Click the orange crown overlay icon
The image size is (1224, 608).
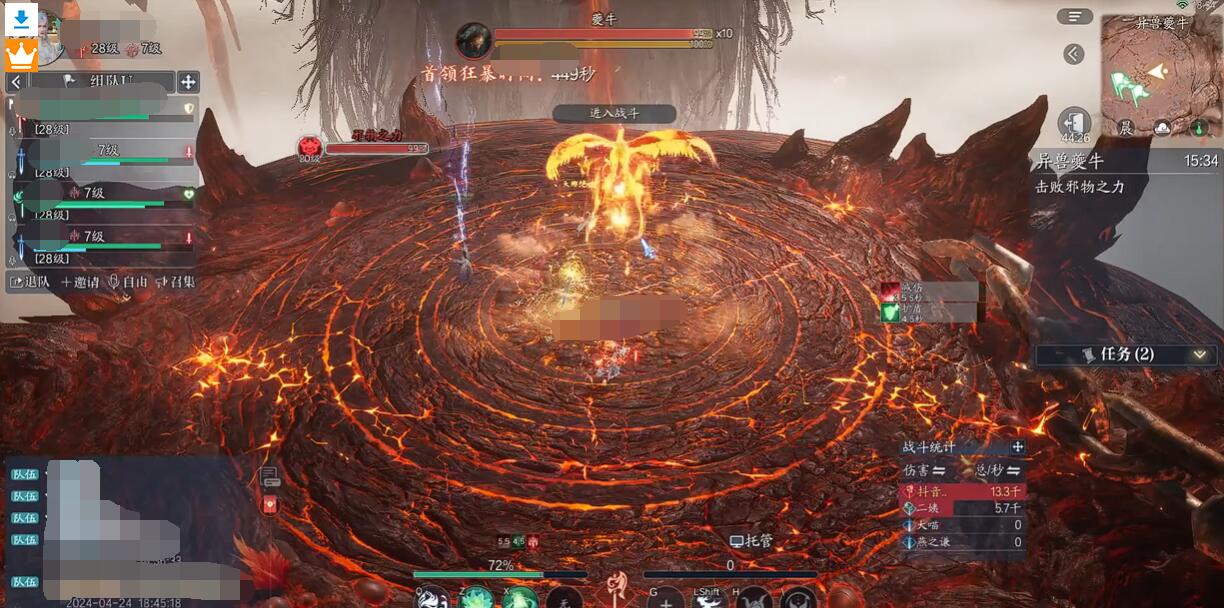click(x=21, y=55)
